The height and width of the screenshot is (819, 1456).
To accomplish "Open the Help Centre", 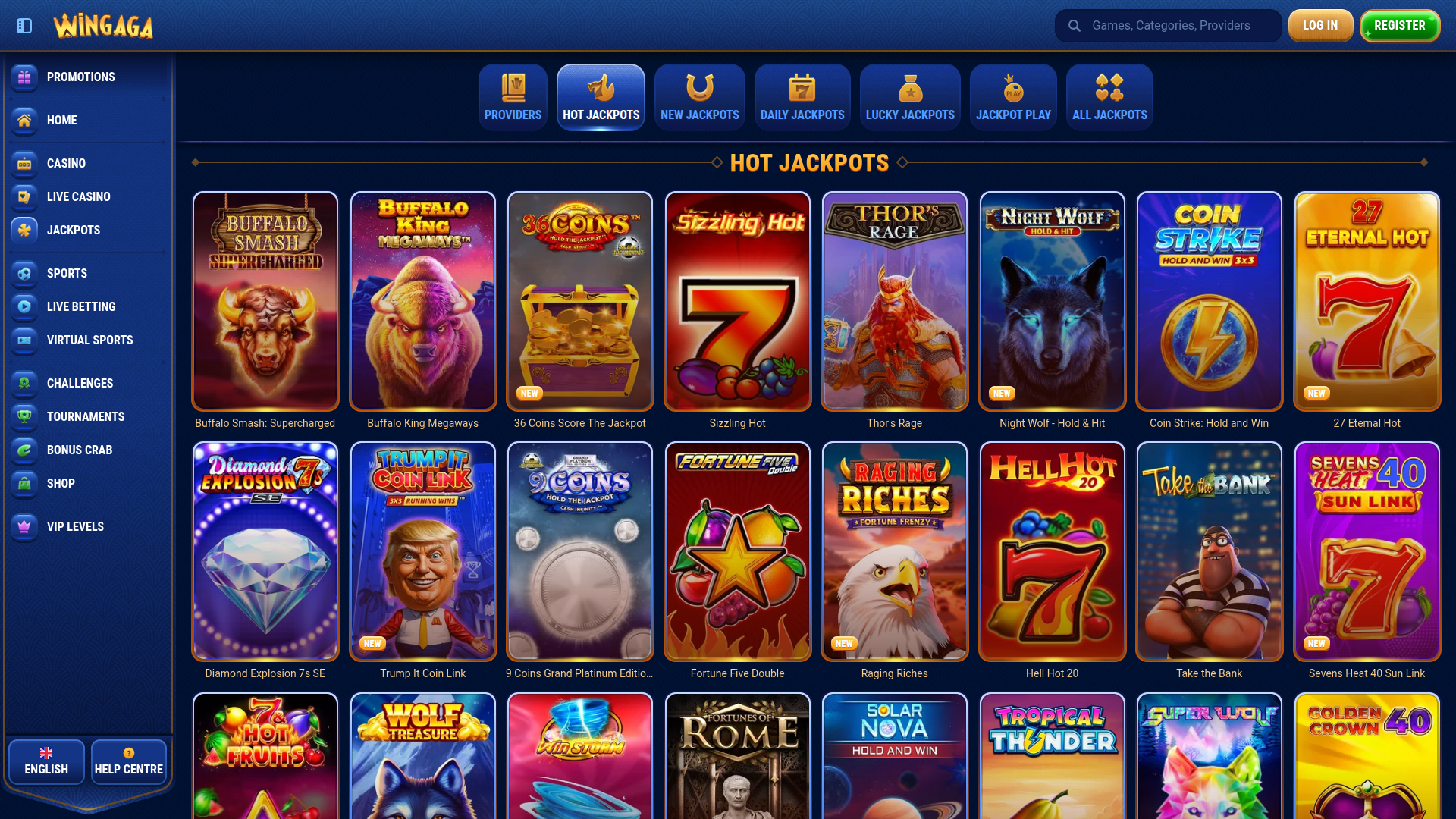I will click(128, 761).
